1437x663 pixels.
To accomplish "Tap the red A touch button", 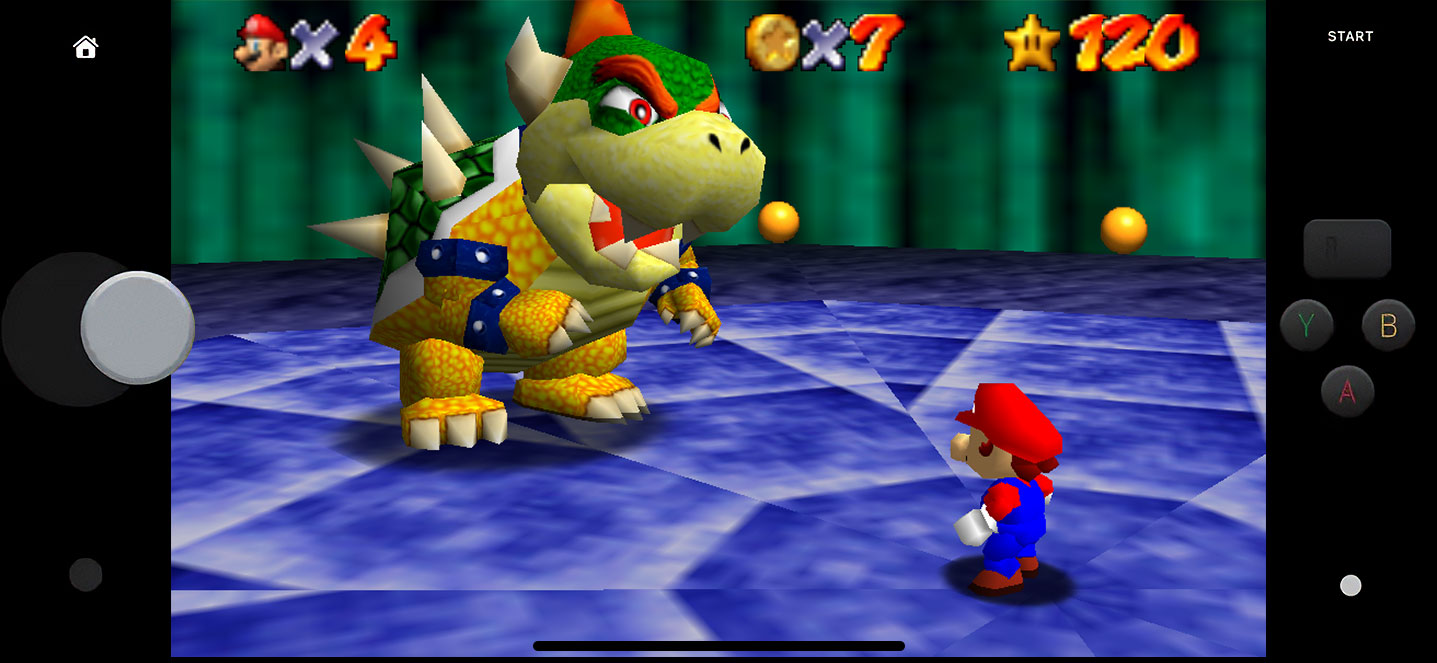I will coord(1347,391).
